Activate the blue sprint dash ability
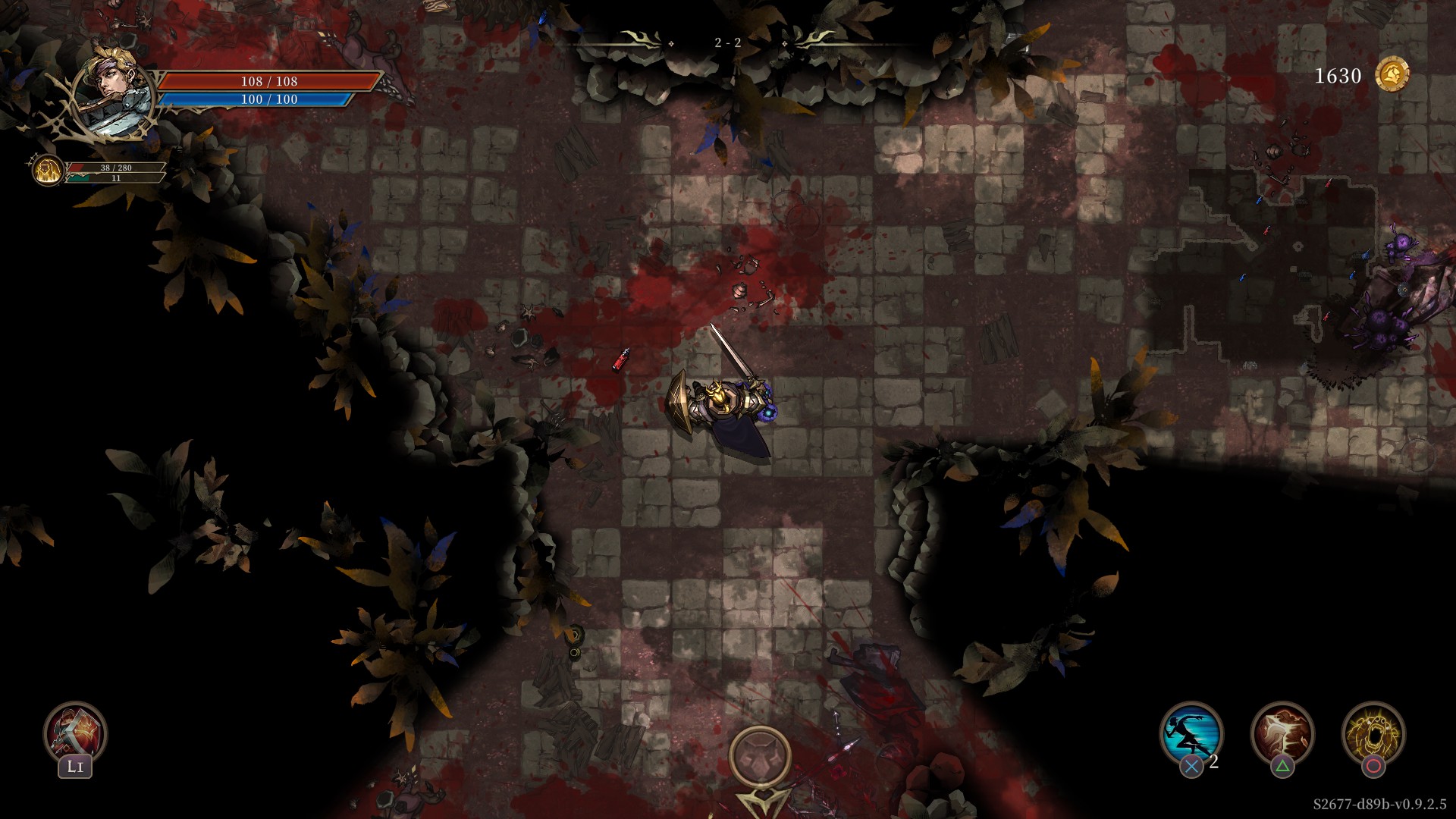The height and width of the screenshot is (819, 1456). coord(1191,733)
